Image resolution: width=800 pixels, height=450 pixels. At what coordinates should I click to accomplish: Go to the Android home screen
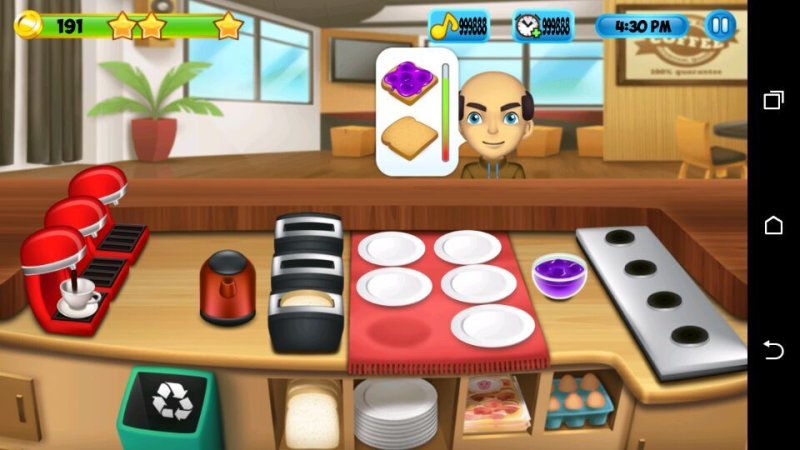click(773, 225)
